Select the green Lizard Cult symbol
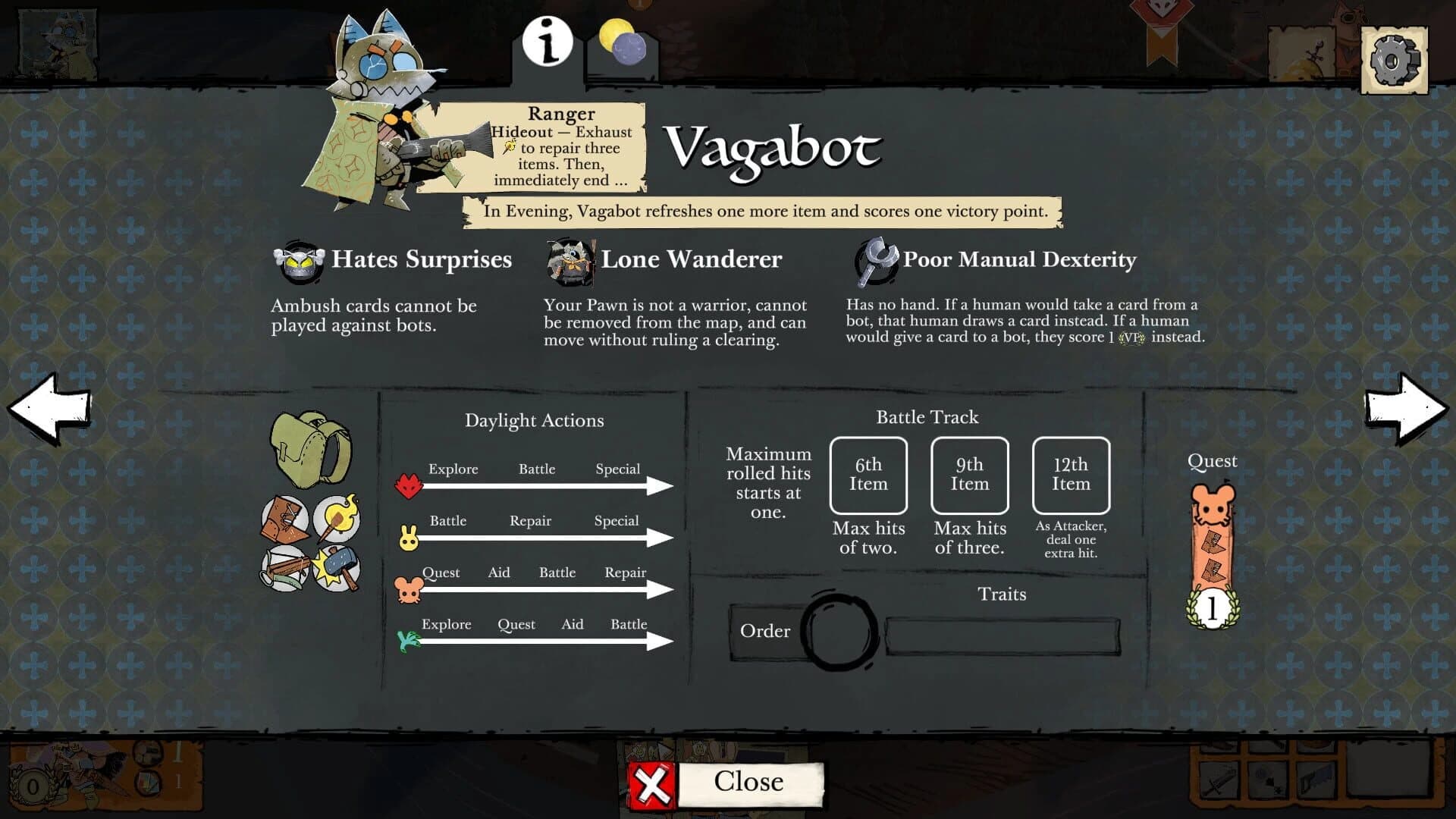 click(407, 640)
